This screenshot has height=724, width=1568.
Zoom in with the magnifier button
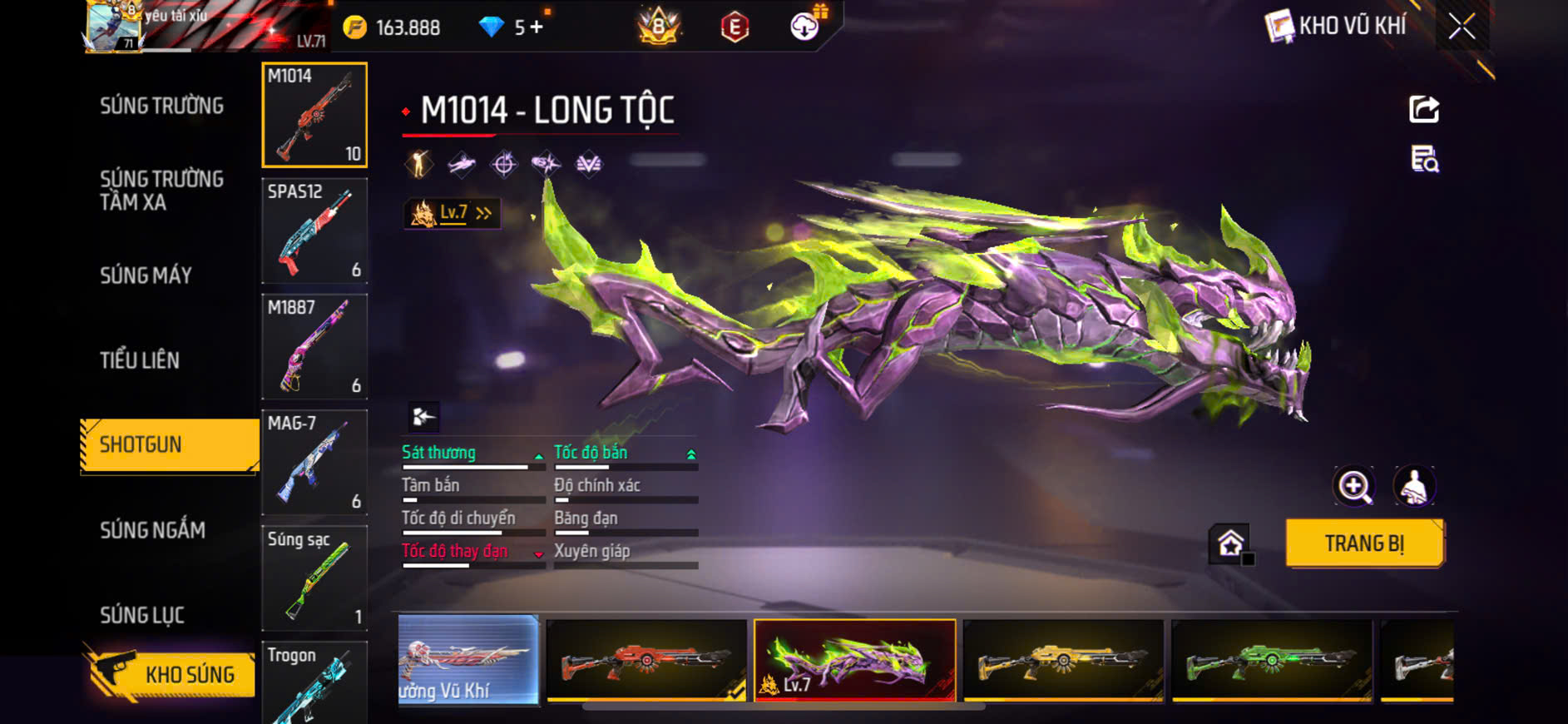pos(1354,487)
